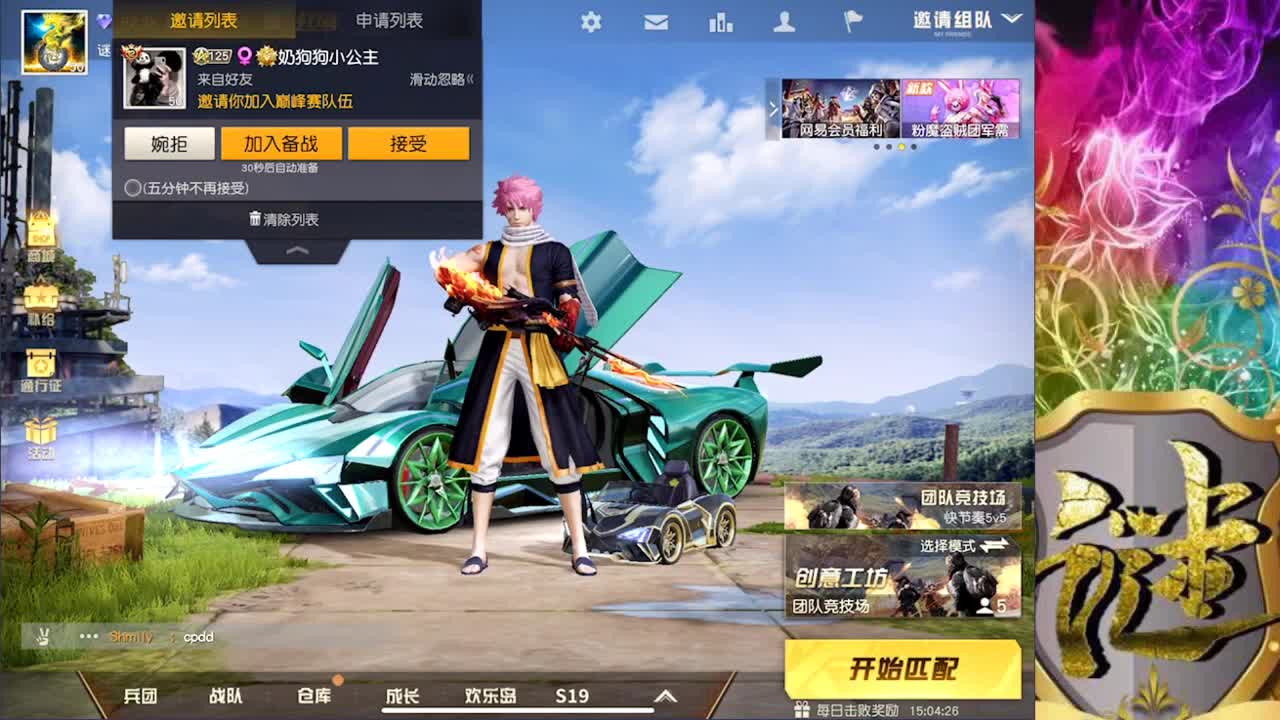The image size is (1280, 720).
Task: Open friends with the person icon
Action: click(786, 21)
